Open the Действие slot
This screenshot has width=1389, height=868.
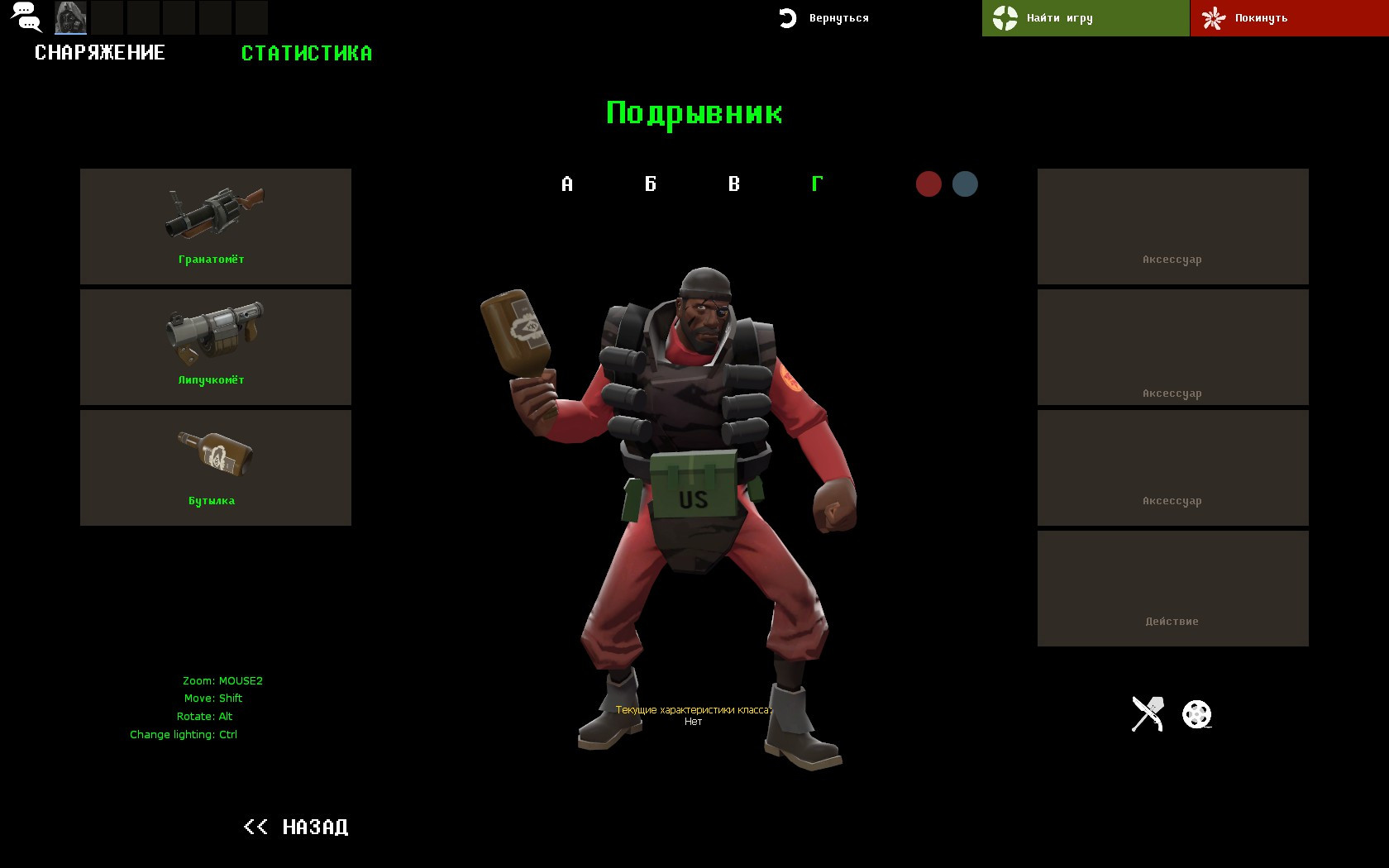pyautogui.click(x=1172, y=588)
